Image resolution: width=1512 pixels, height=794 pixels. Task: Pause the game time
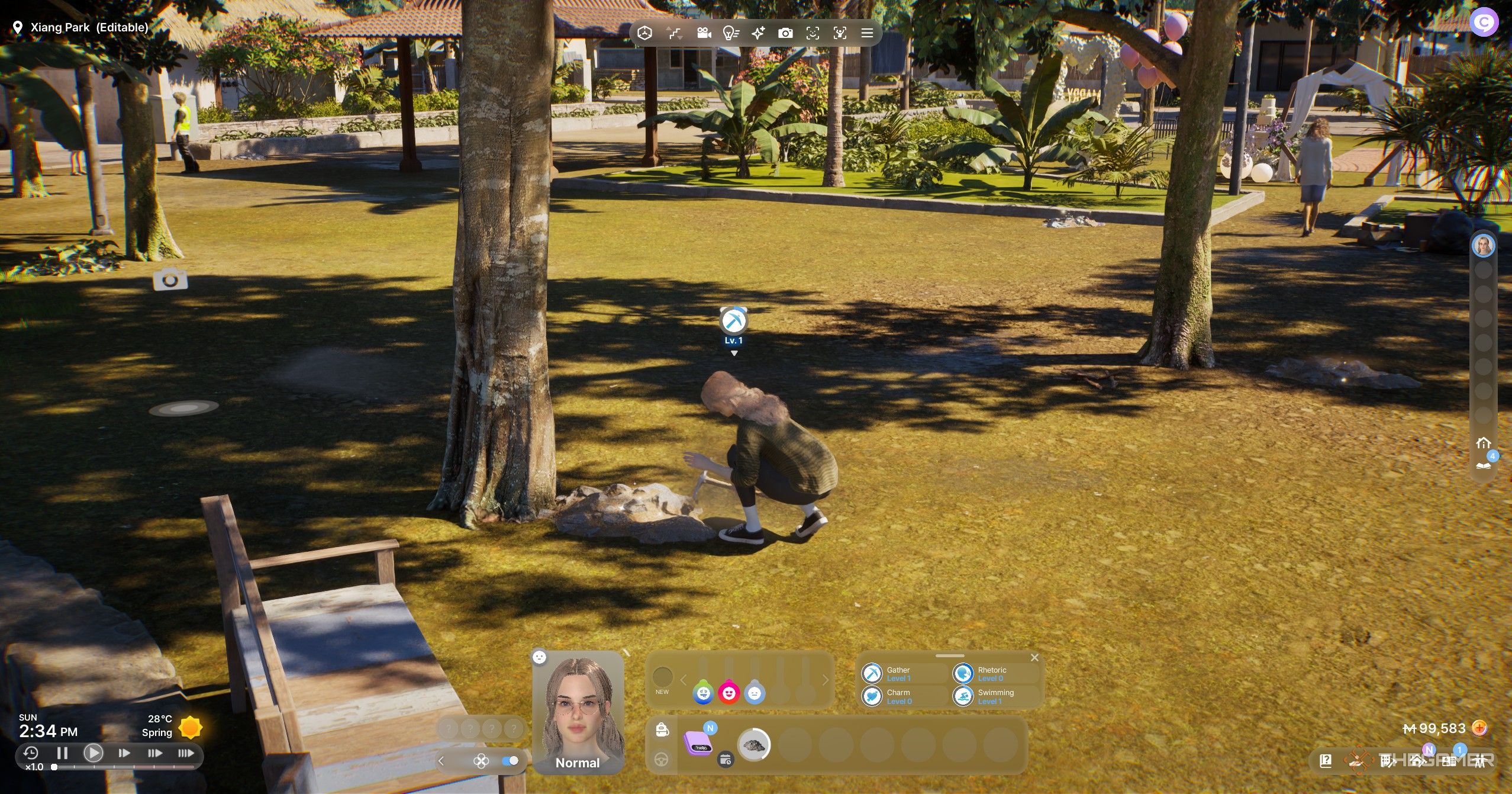tap(62, 753)
